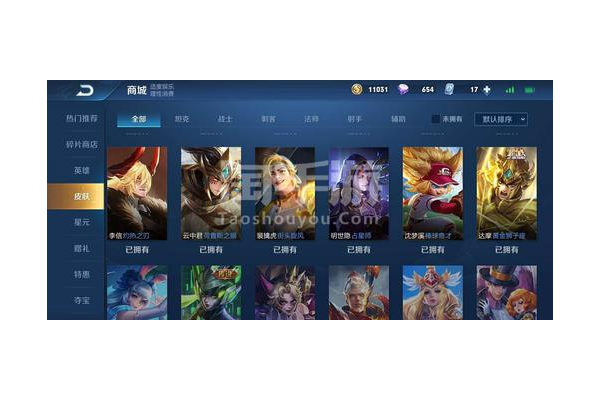Filter skins by 坦克 class
This screenshot has width=600, height=400.
coord(182,119)
